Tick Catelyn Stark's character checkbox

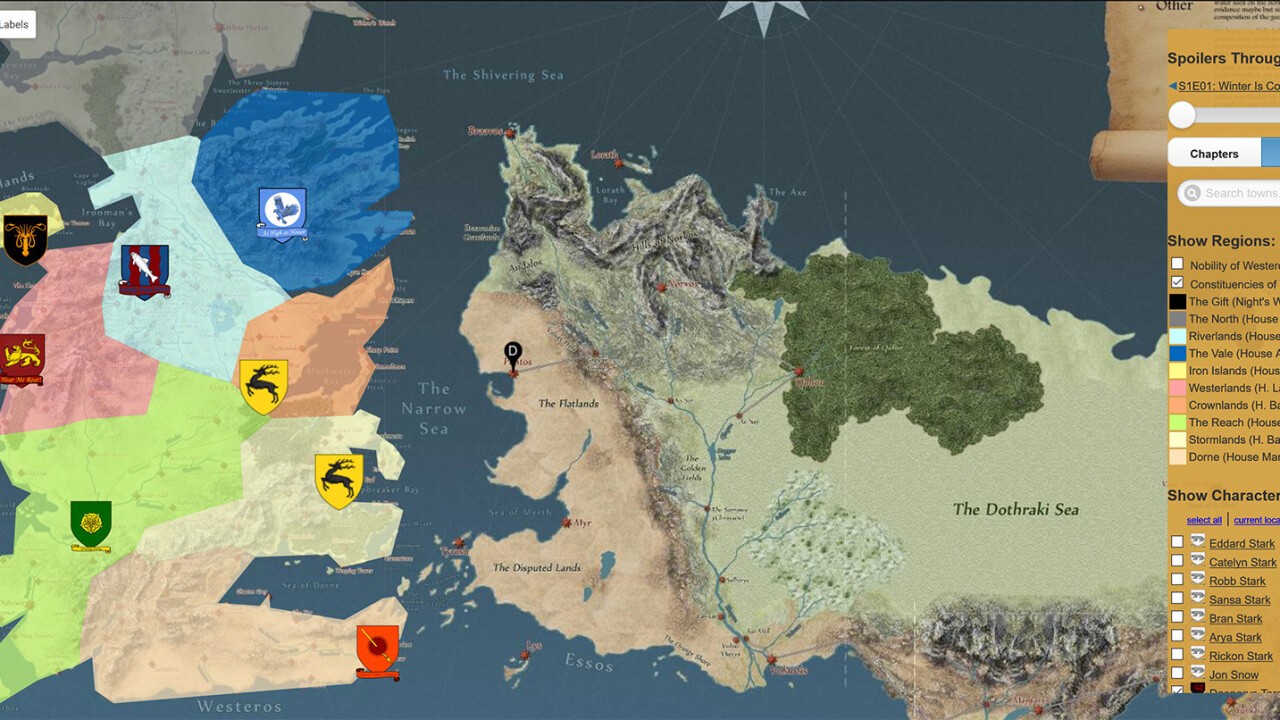pos(1177,561)
